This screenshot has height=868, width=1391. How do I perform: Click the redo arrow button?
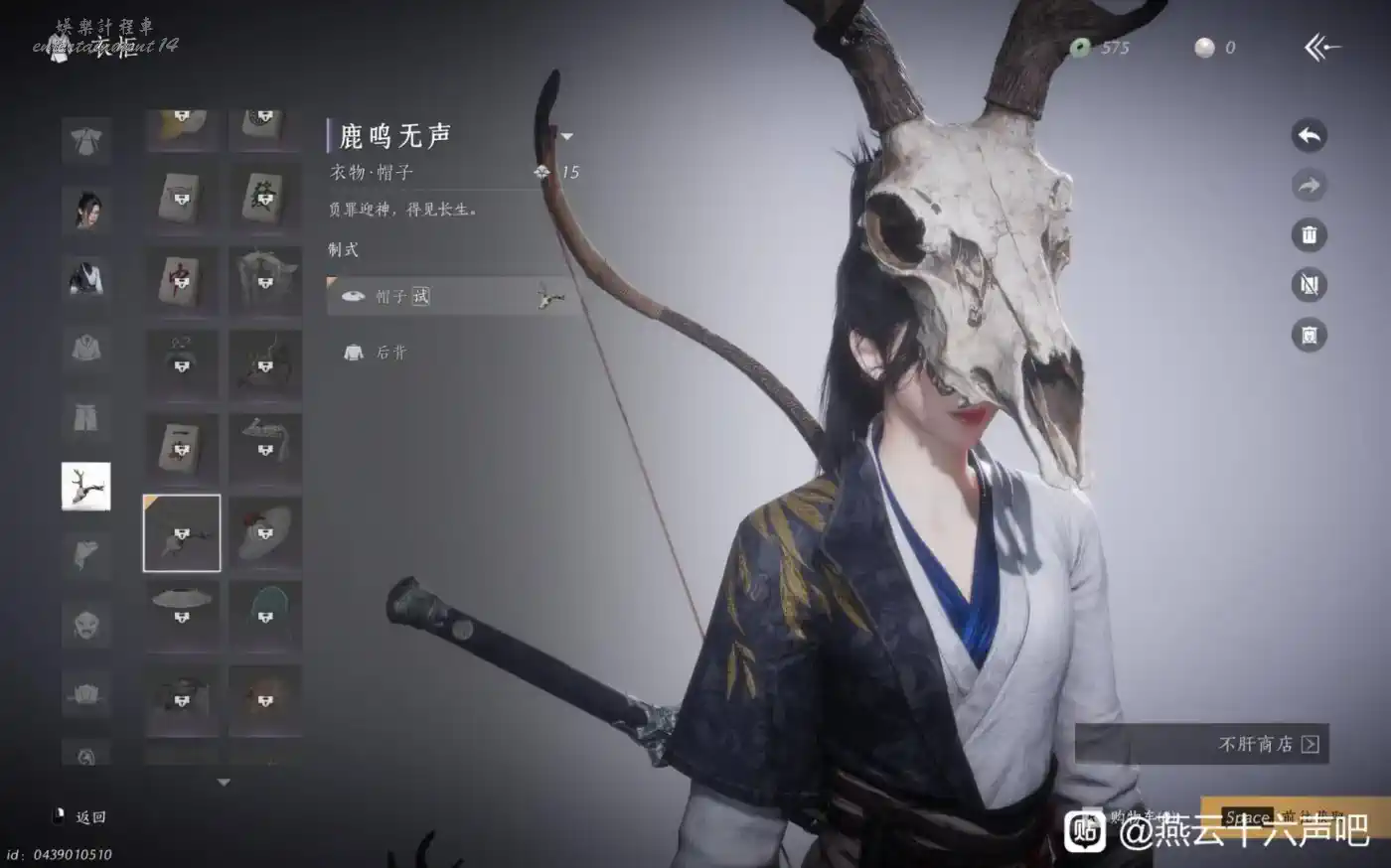tap(1310, 186)
